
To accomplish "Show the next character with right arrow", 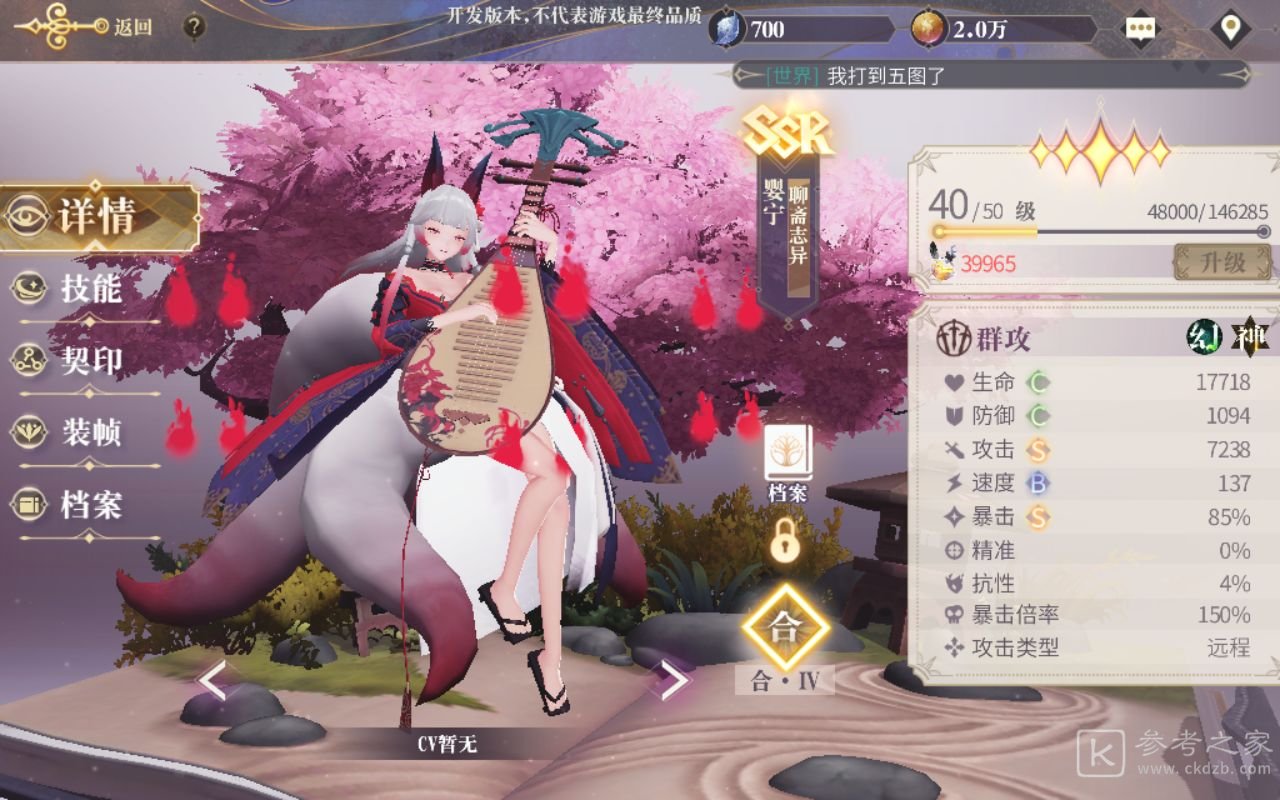I will click(x=673, y=680).
